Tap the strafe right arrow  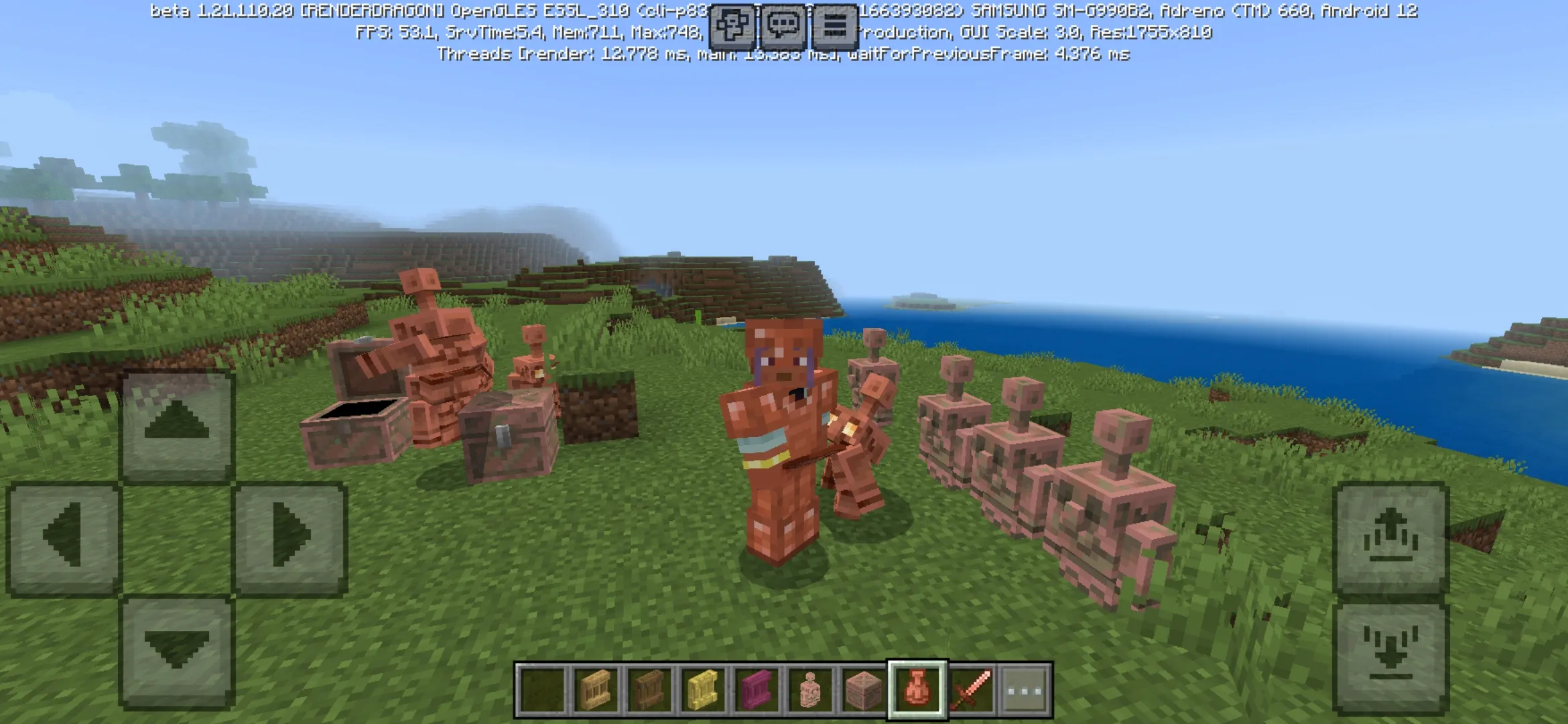tap(290, 536)
